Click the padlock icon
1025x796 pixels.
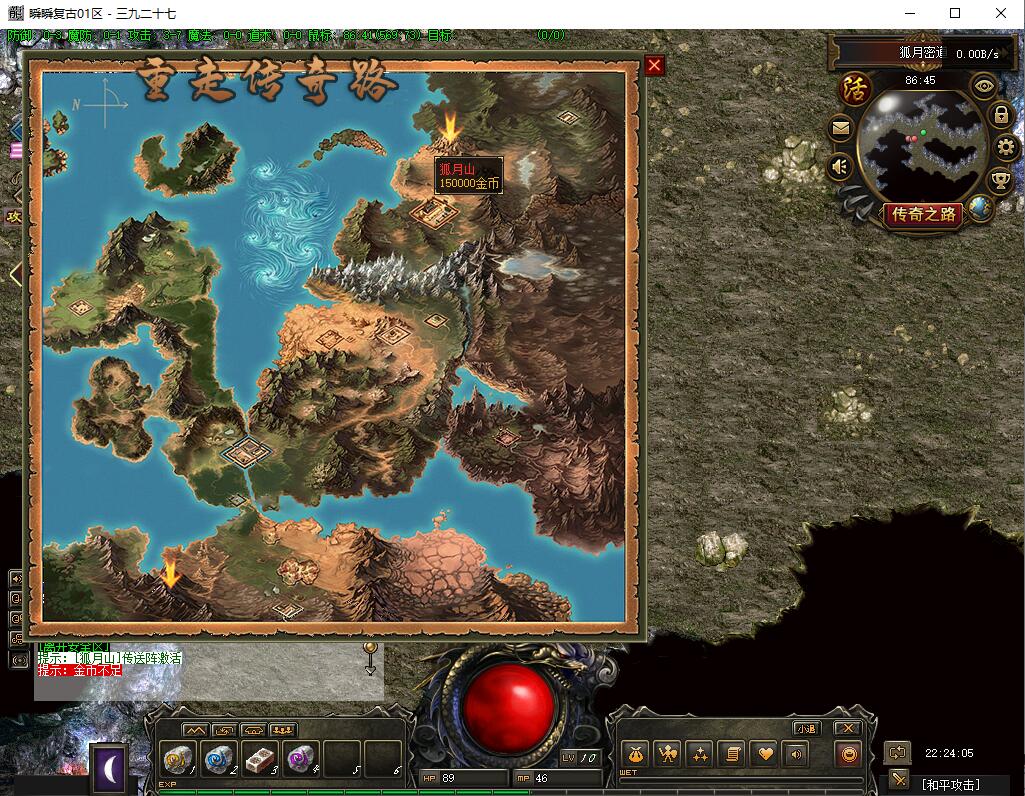tap(1000, 115)
